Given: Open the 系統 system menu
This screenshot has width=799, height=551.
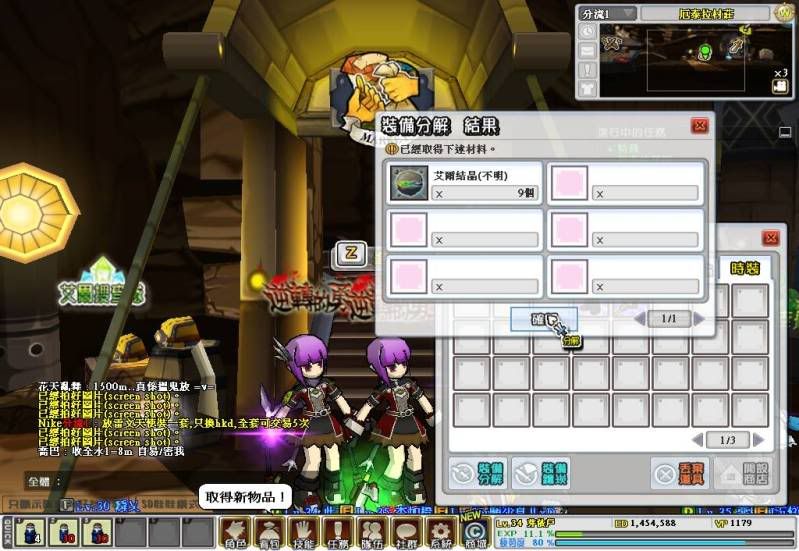Looking at the screenshot, I should (440, 531).
